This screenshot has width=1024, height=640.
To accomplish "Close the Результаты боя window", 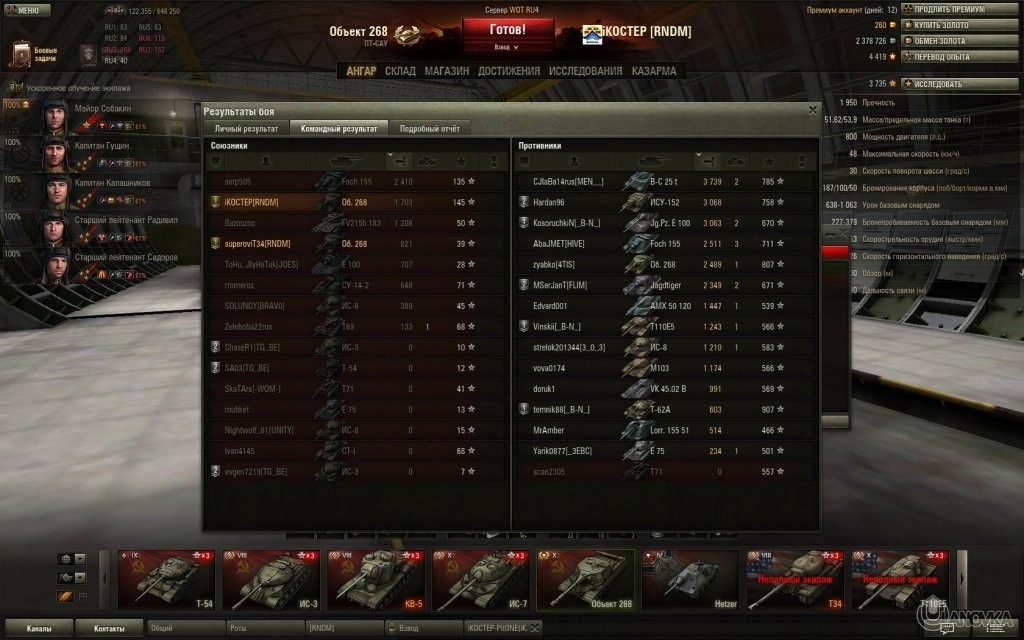I will coord(812,110).
